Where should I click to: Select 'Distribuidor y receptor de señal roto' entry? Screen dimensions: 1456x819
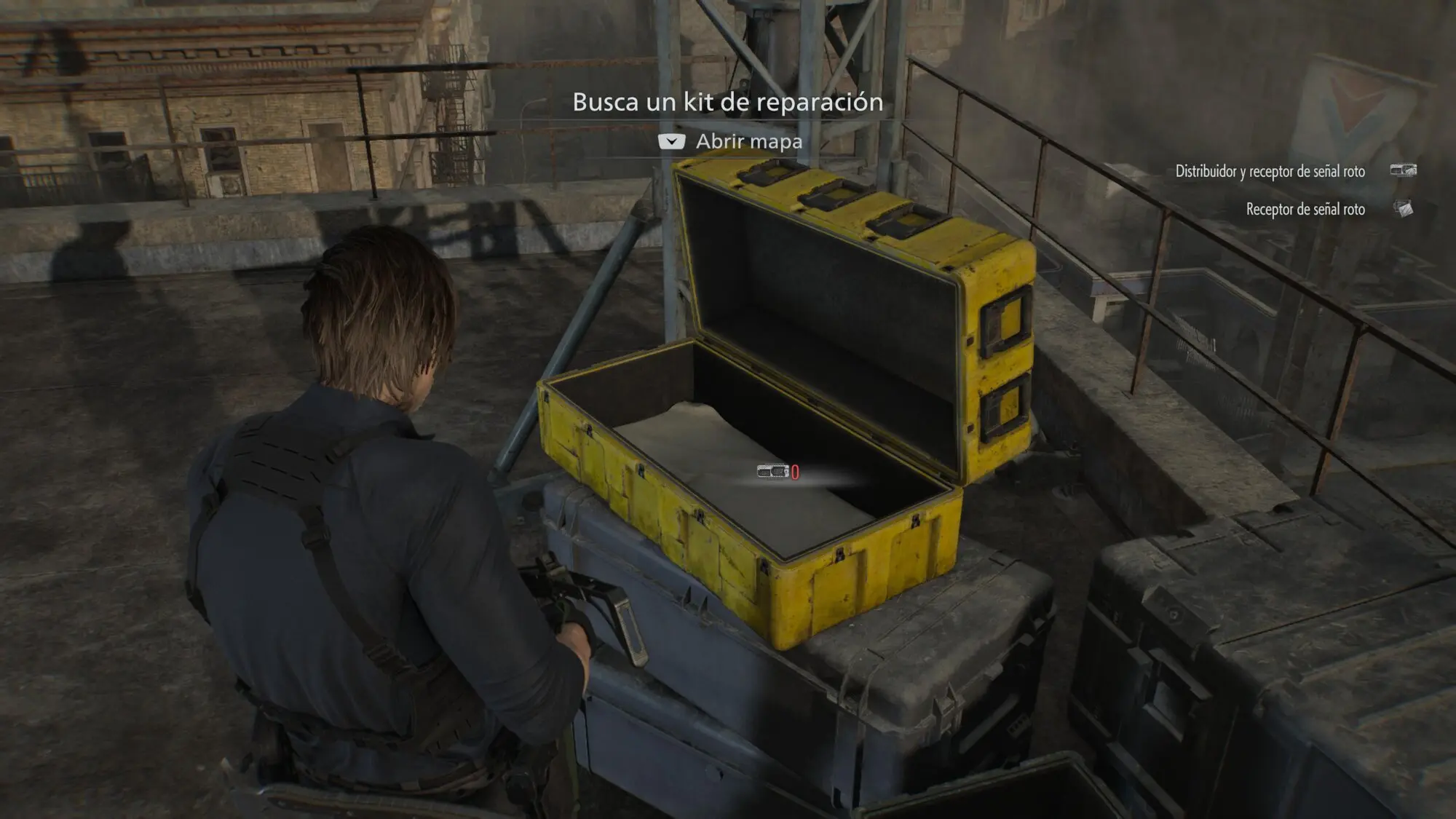tap(1270, 172)
